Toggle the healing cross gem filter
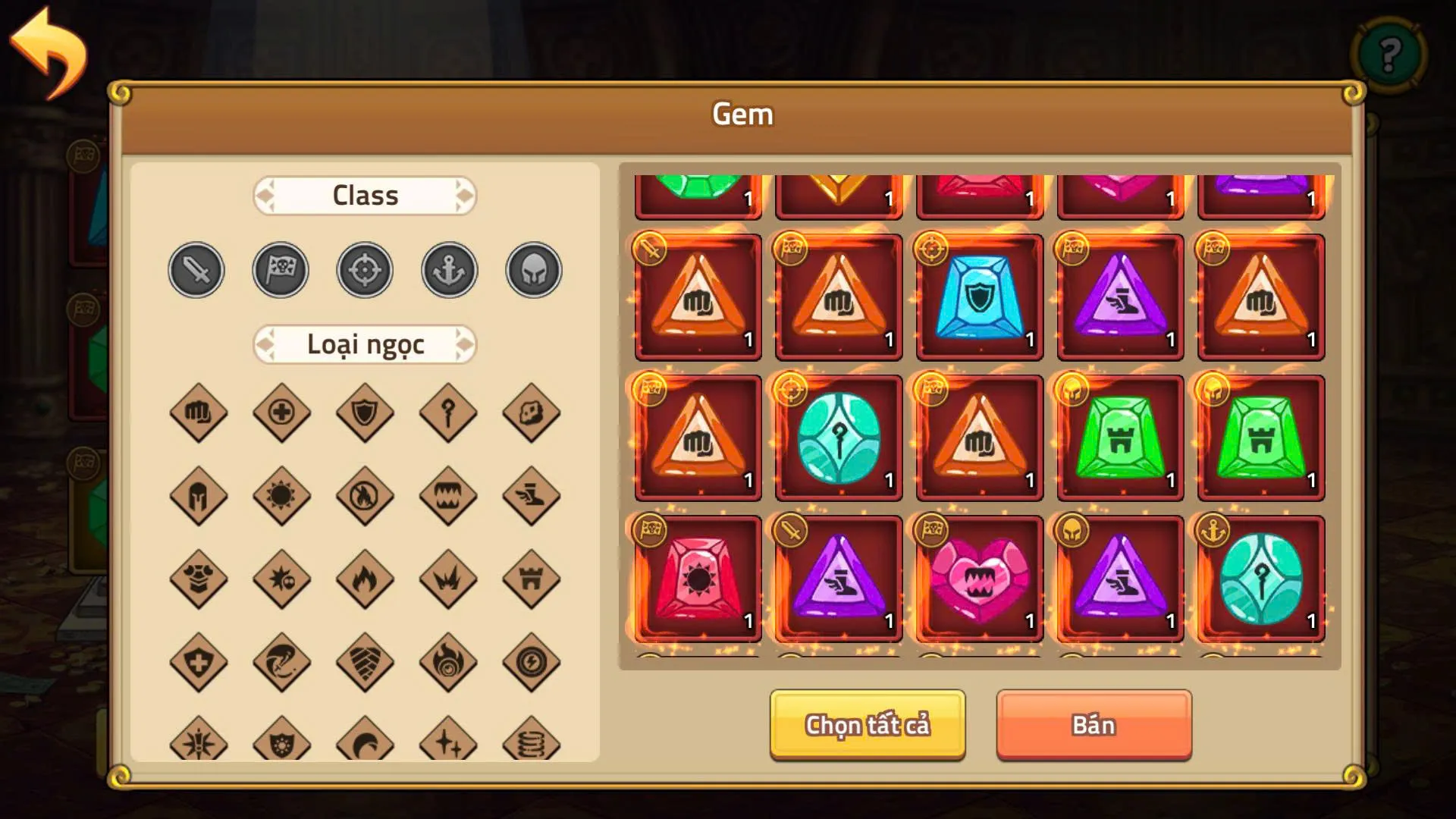Viewport: 1456px width, 819px height. point(281,413)
